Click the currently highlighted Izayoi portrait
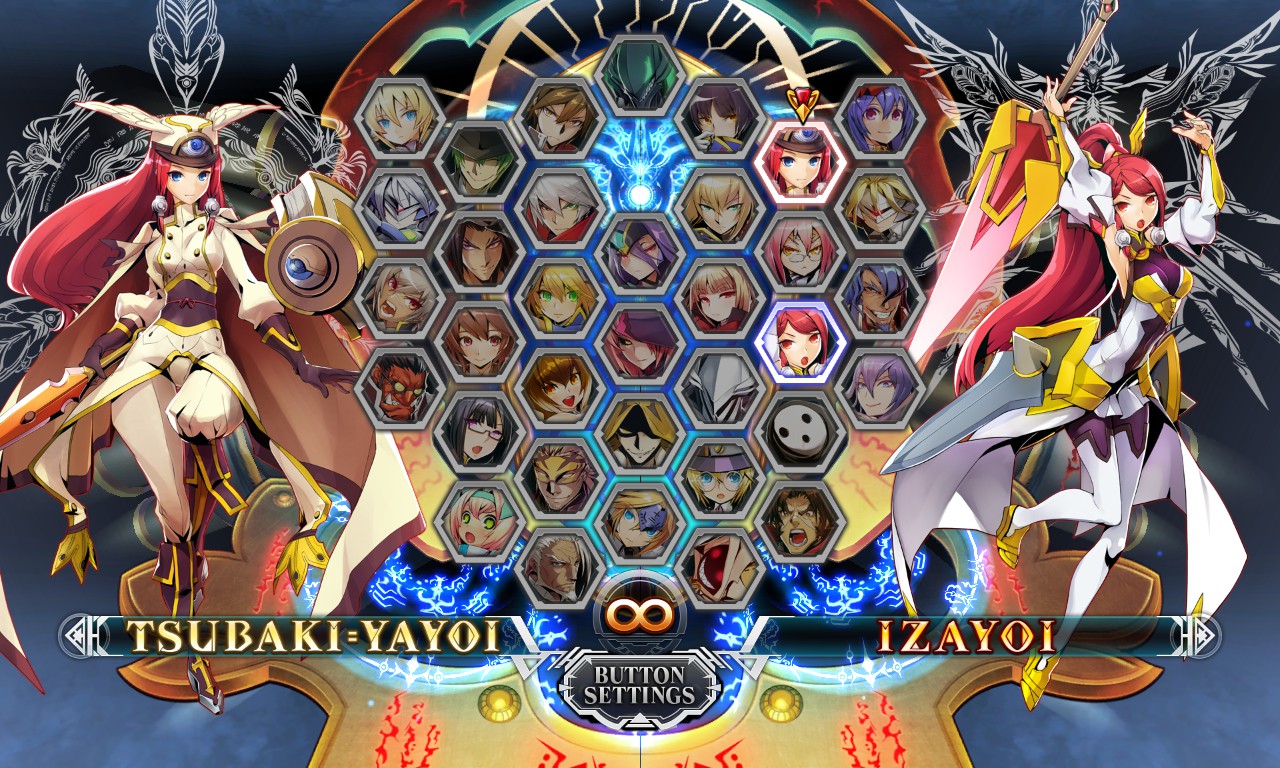This screenshot has width=1280, height=768. coord(798,342)
